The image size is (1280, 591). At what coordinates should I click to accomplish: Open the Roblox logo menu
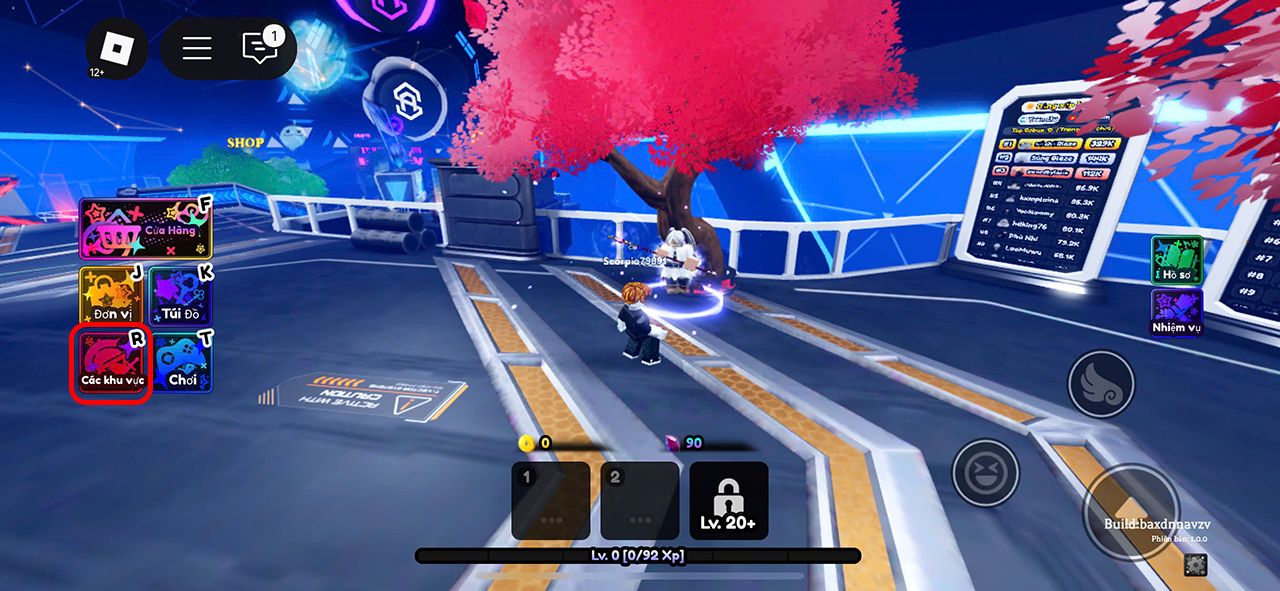point(117,48)
